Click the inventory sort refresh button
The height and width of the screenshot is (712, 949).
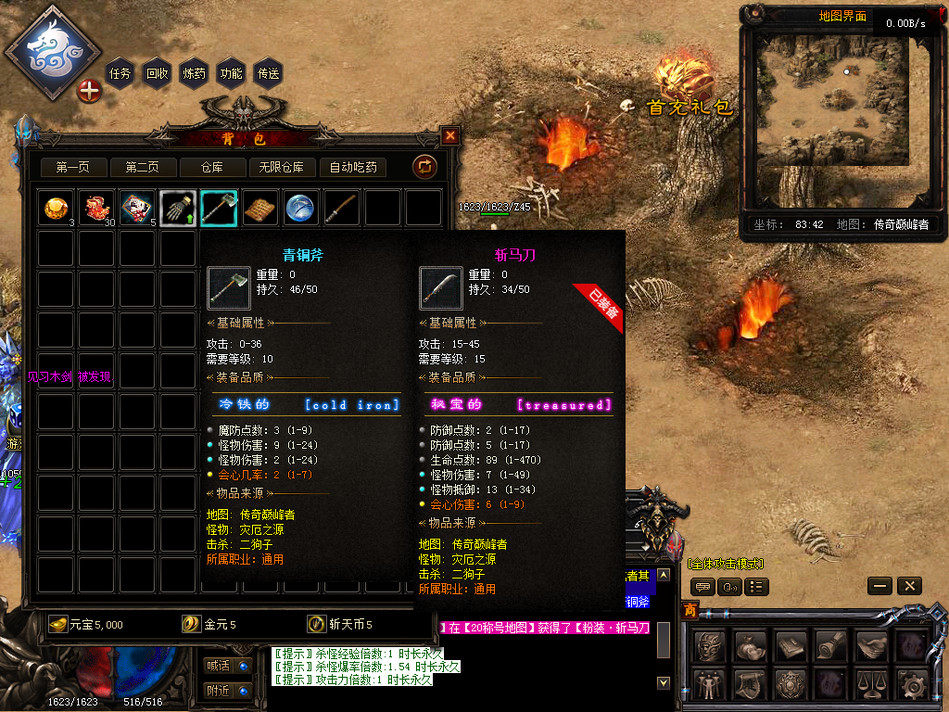pos(424,167)
